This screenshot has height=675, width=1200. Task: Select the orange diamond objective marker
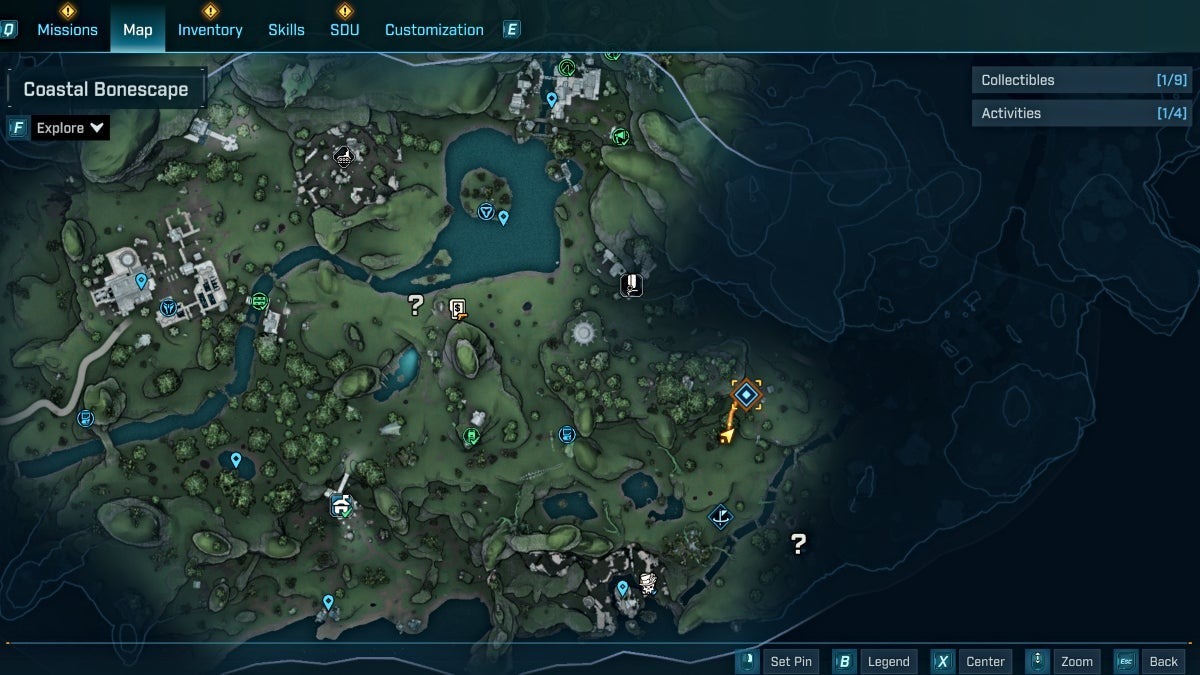(747, 395)
